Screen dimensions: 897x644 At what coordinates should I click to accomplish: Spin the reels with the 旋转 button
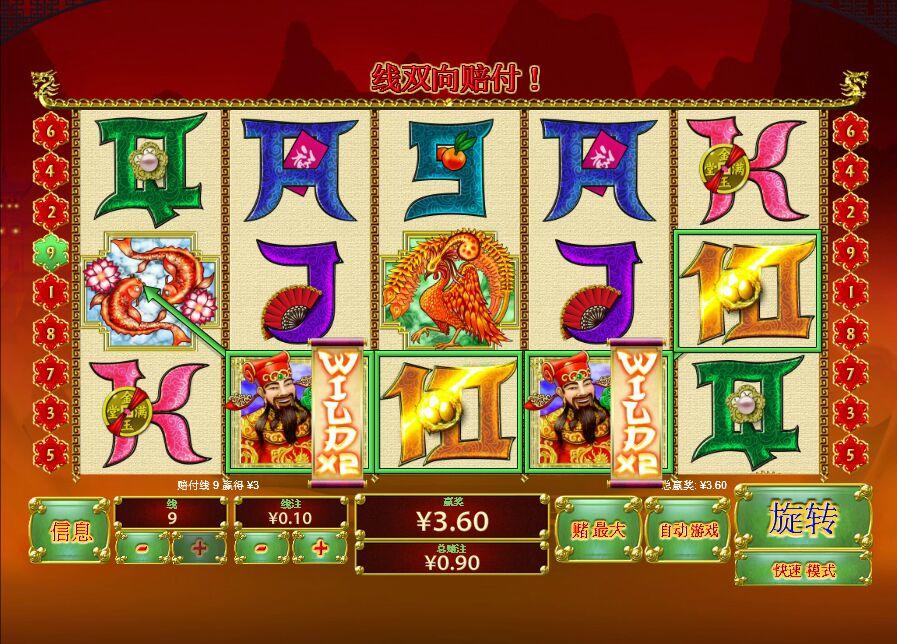coord(802,519)
